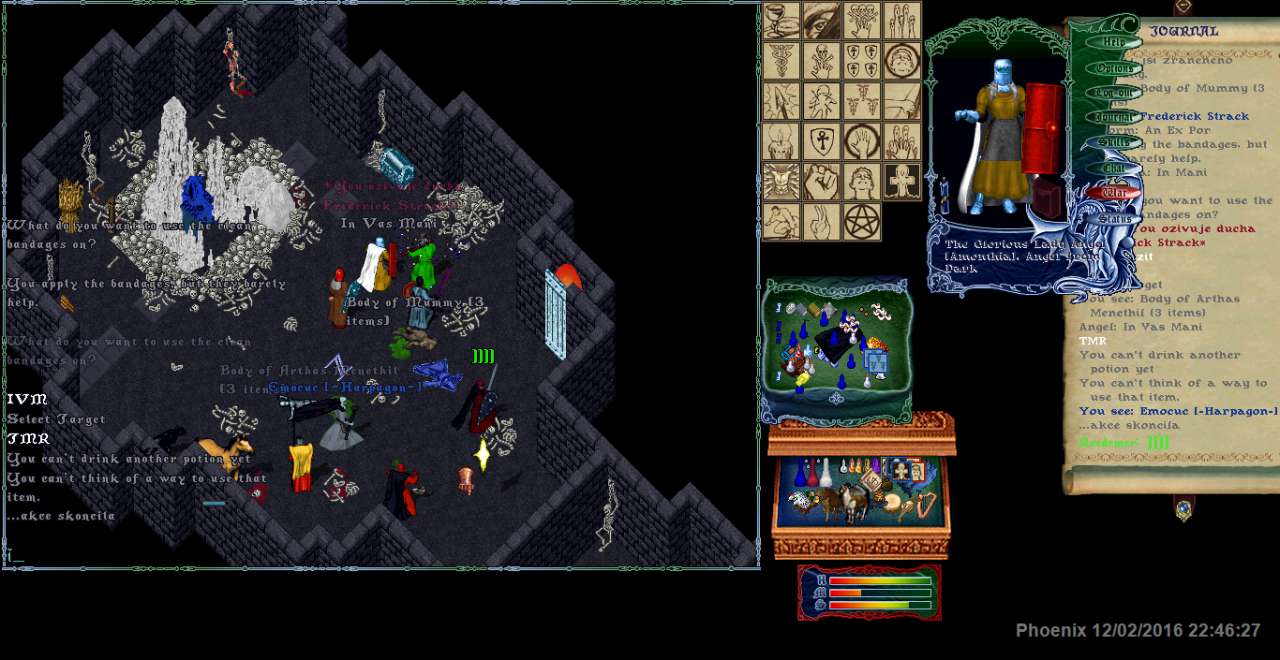Select the pentagram spell icon
Viewport: 1280px width, 660px height.
pyautogui.click(x=862, y=221)
